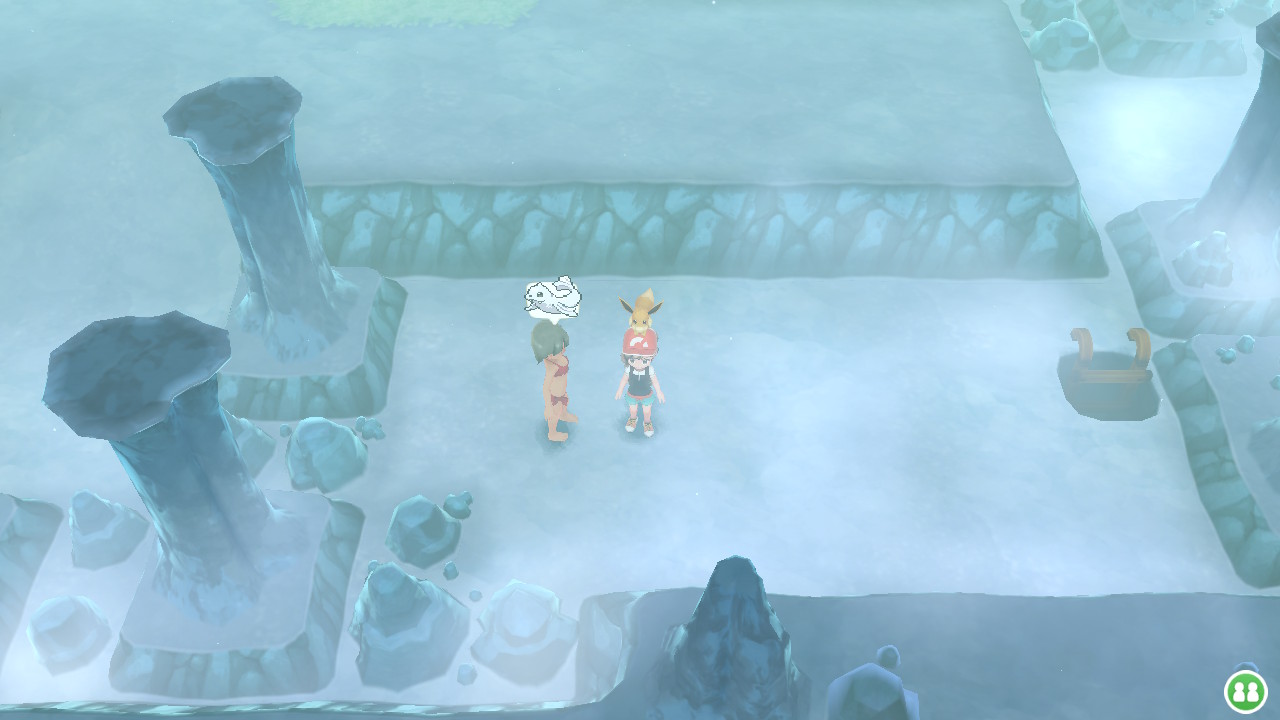
Task: Open the green two-player support icon
Action: tap(1246, 691)
